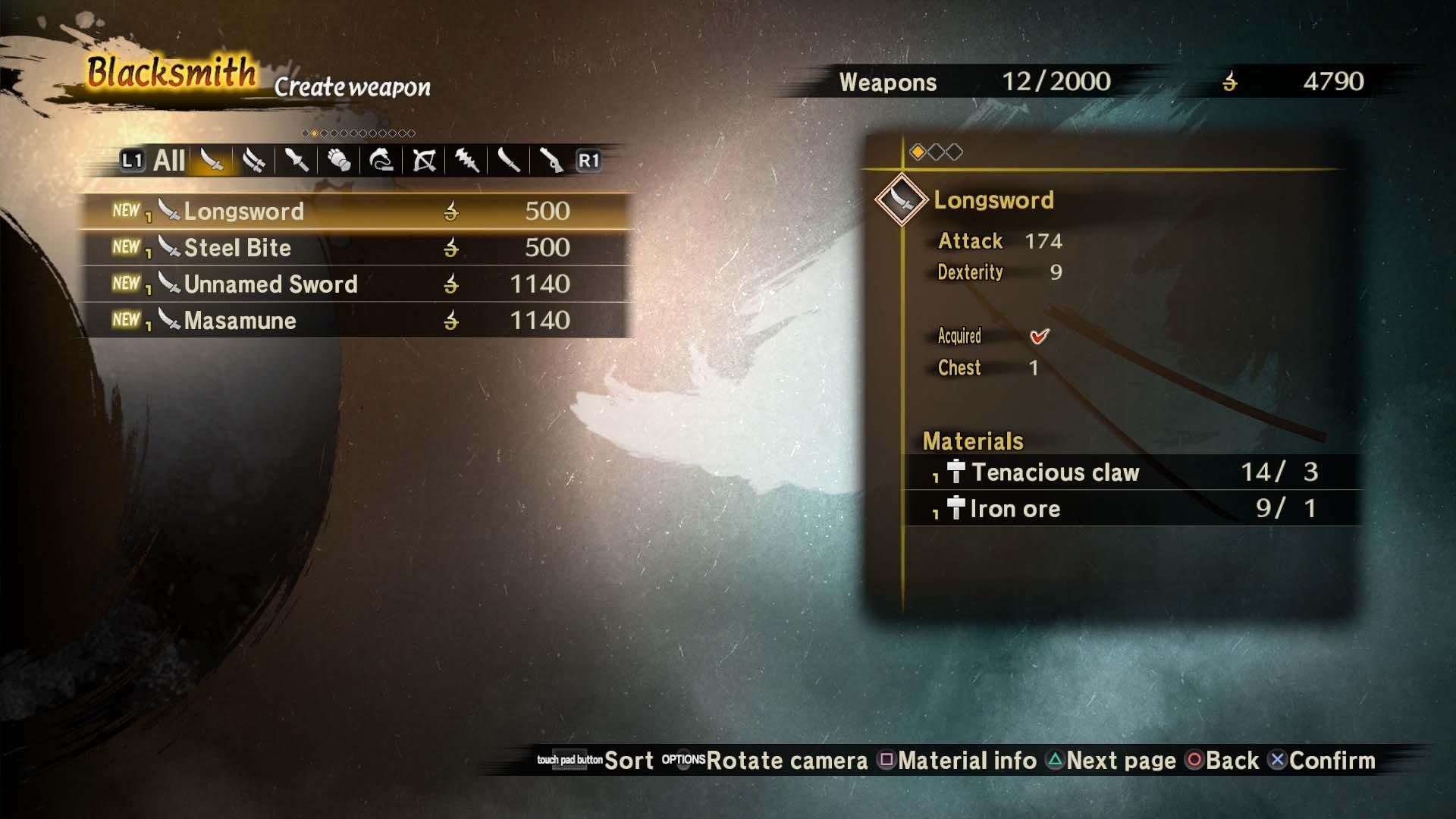
Task: Select the first quality diamond toggle
Action: tap(918, 150)
